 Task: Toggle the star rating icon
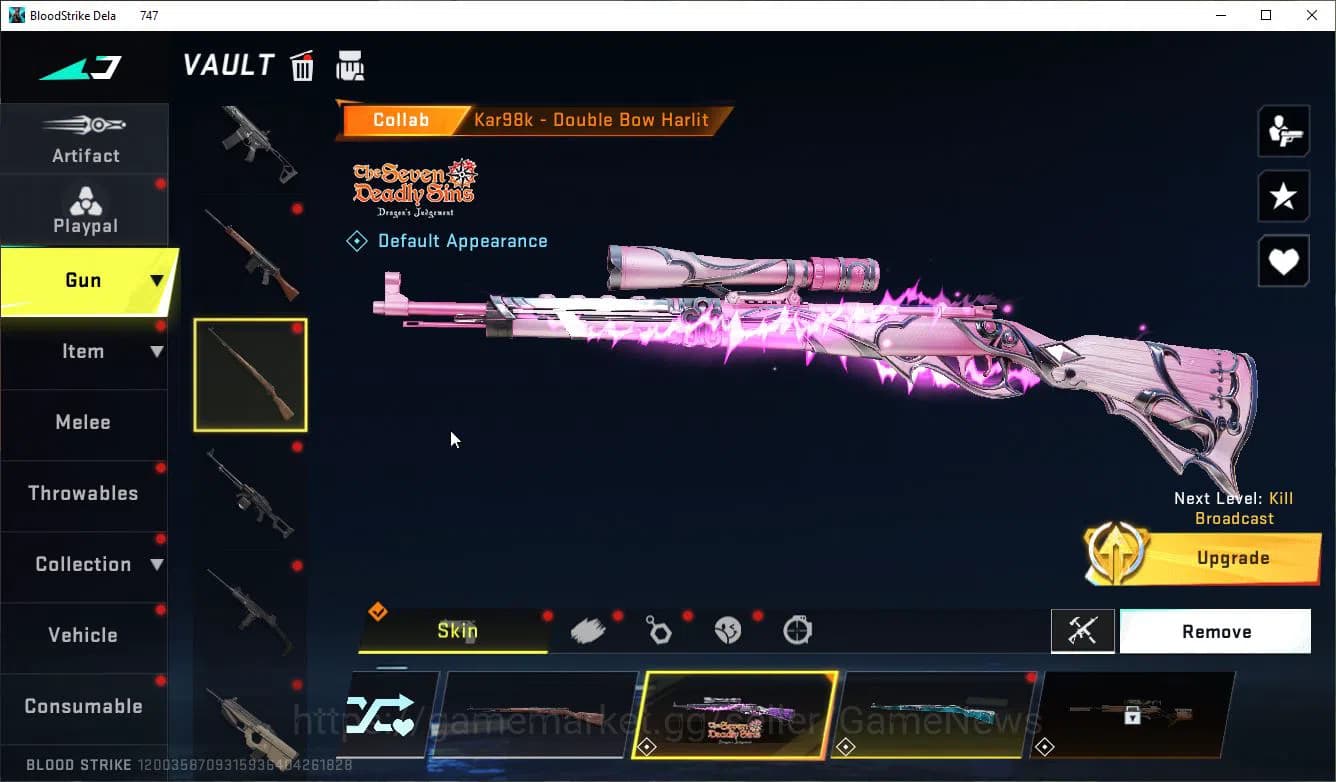point(1283,196)
